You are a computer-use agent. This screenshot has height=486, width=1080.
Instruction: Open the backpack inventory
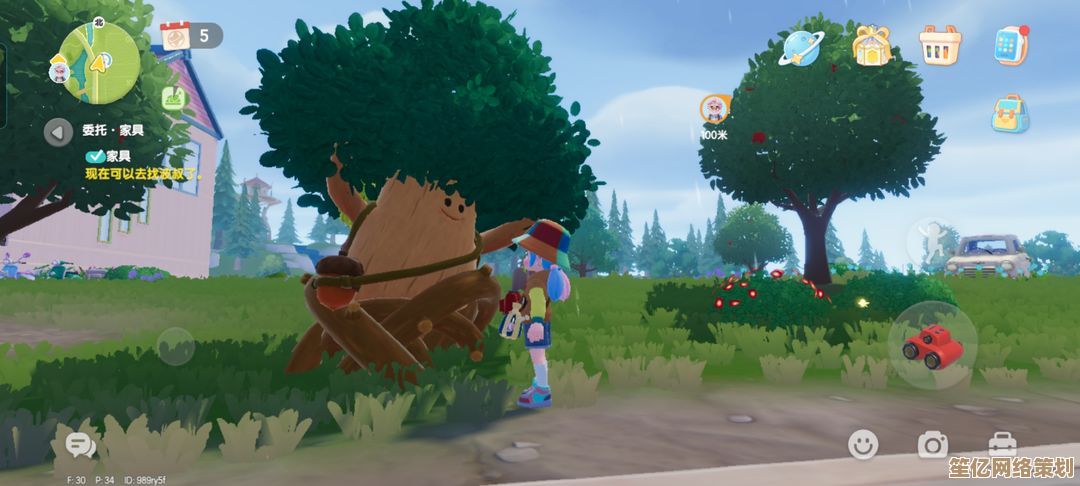click(x=1010, y=114)
